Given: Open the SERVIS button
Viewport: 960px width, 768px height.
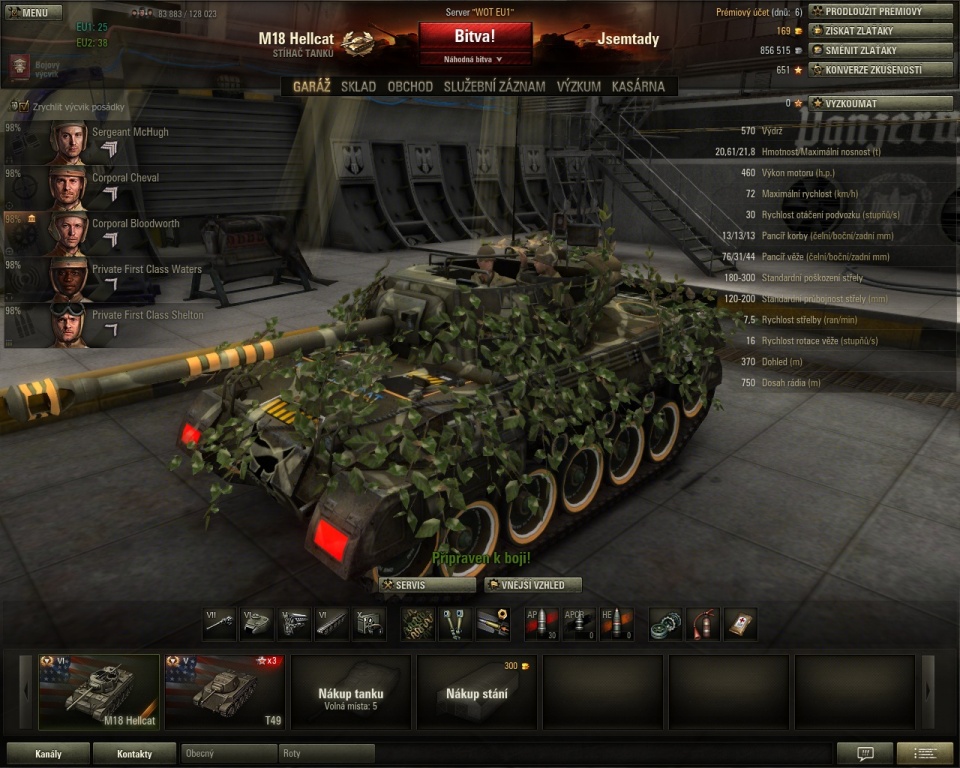Looking at the screenshot, I should [x=413, y=585].
